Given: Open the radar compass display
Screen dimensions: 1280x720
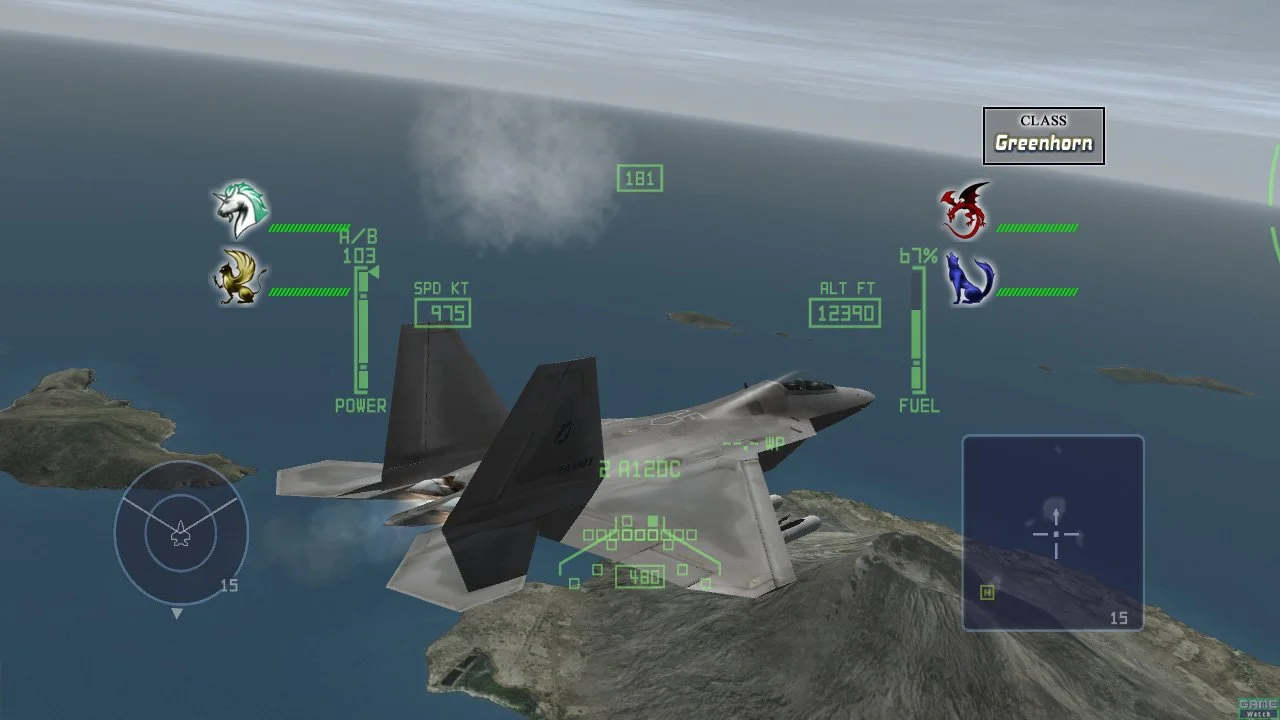Looking at the screenshot, I should coord(180,534).
